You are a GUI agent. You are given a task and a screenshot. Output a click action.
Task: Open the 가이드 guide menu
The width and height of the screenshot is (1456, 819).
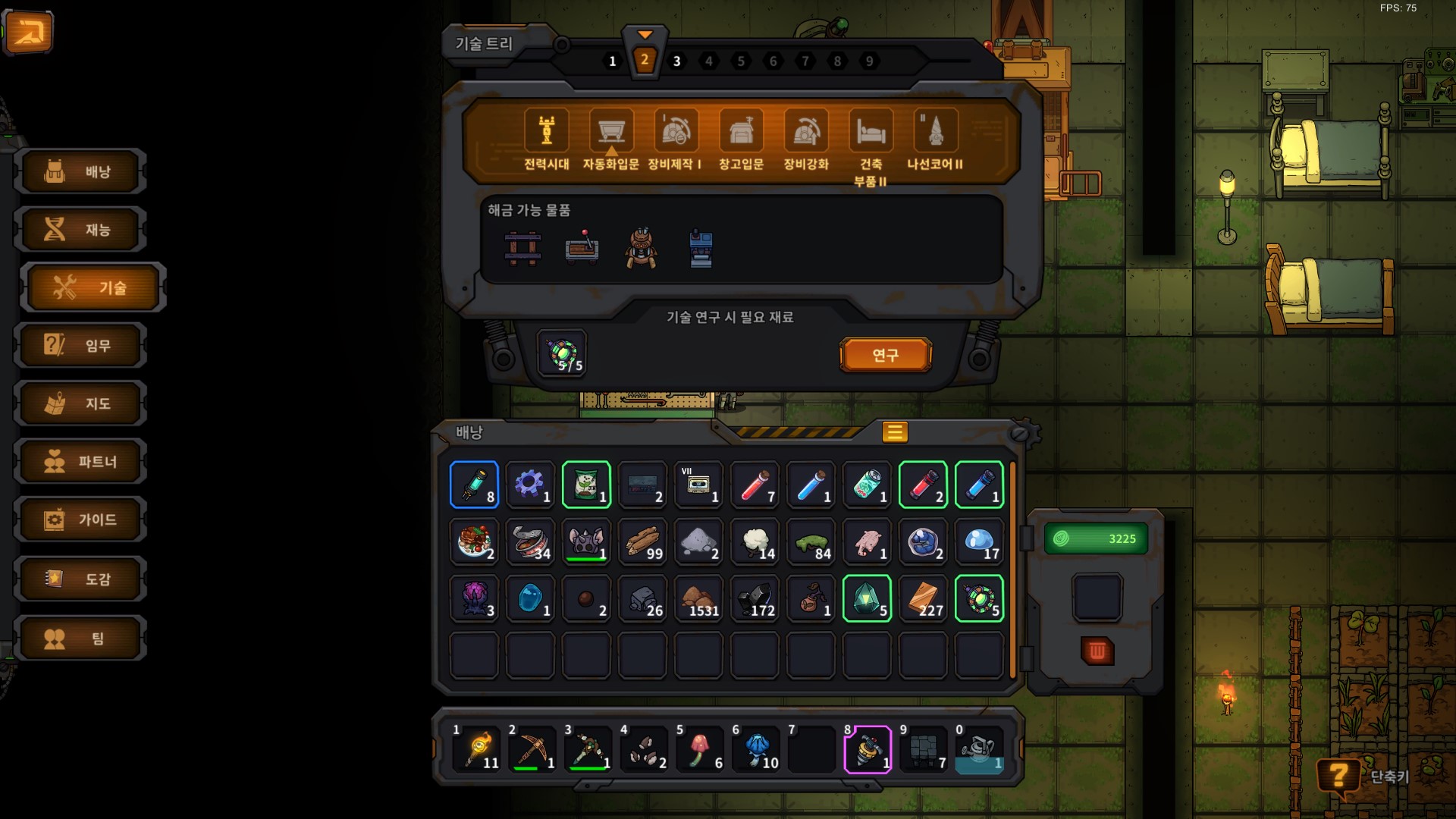(80, 520)
